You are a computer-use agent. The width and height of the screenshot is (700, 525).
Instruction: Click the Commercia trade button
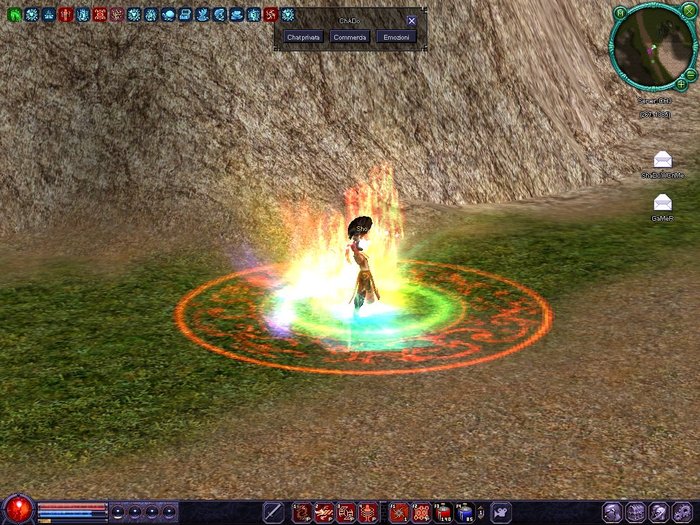(350, 37)
